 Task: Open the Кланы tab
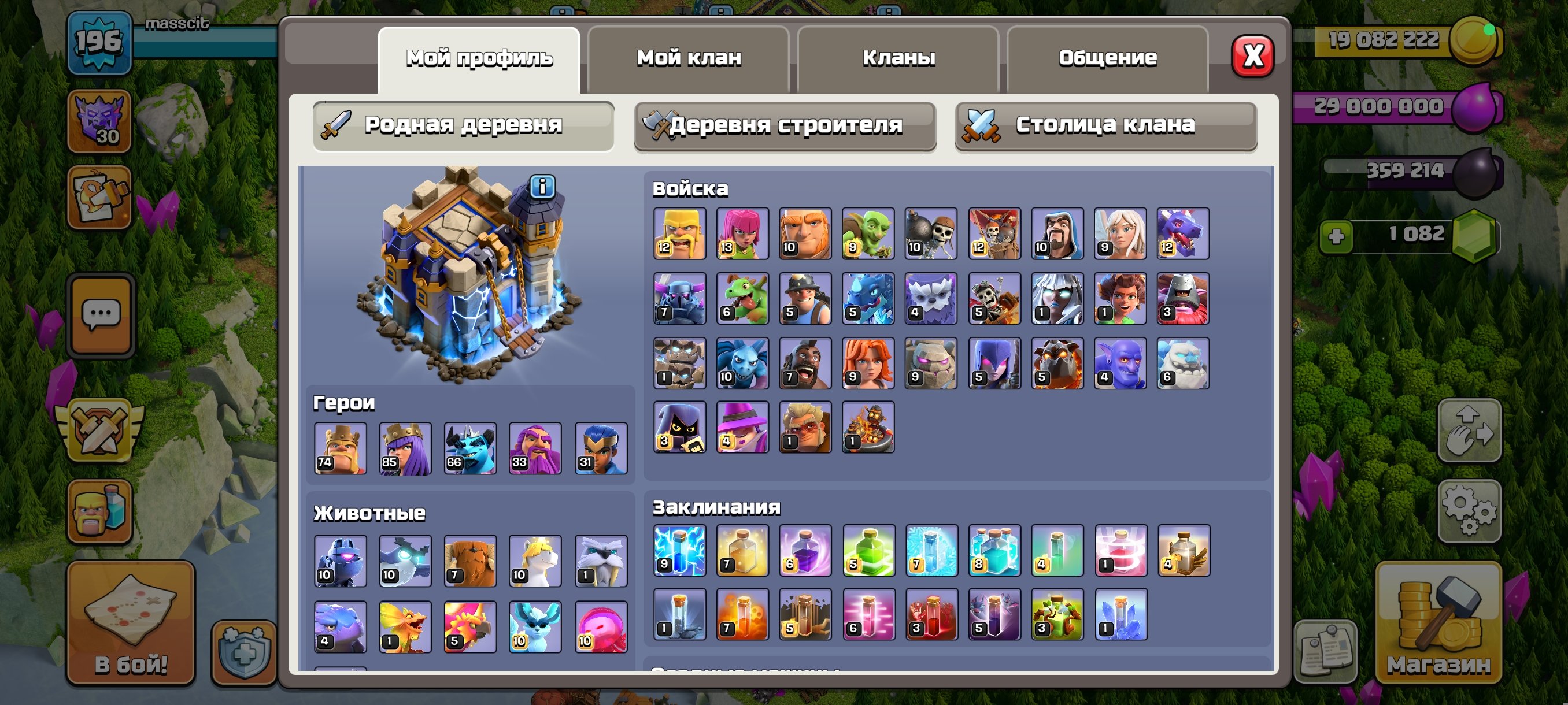899,57
